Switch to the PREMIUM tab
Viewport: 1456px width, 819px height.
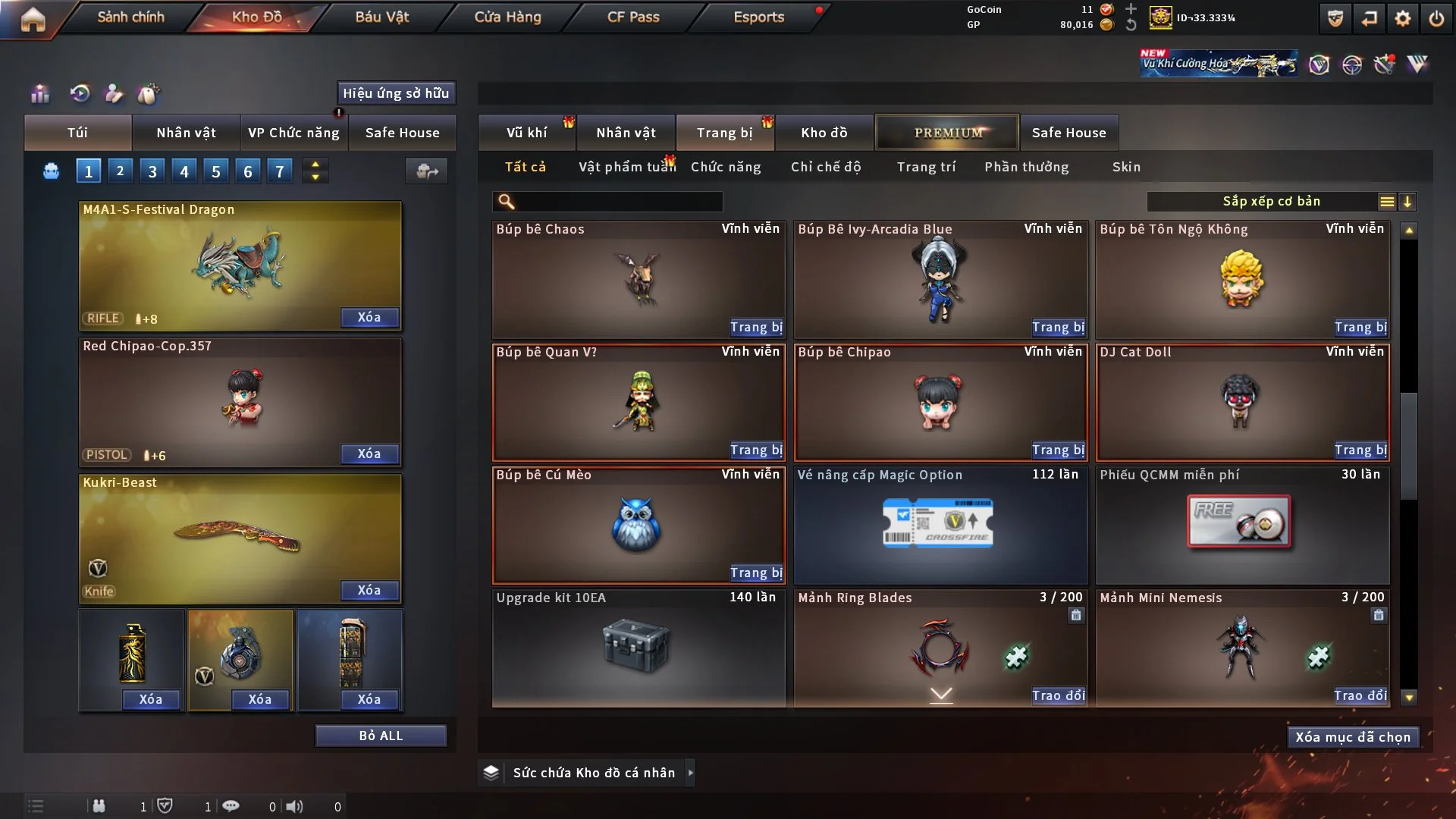pos(947,133)
